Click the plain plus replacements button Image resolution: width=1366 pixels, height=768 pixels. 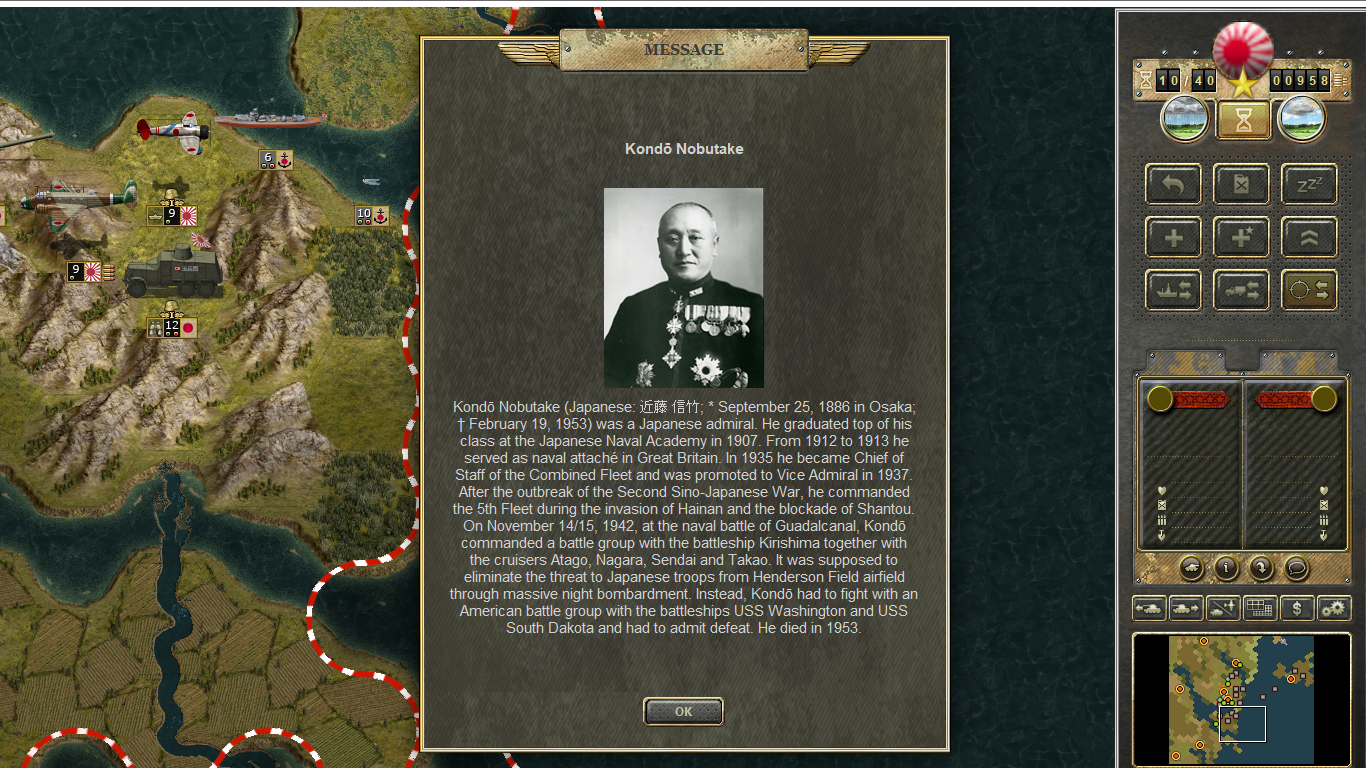pyautogui.click(x=1173, y=238)
